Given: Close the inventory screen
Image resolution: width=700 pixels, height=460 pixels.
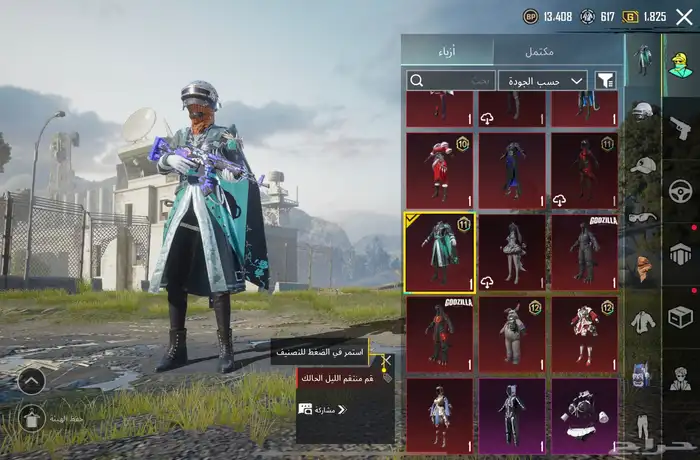Looking at the screenshot, I should click(x=685, y=16).
